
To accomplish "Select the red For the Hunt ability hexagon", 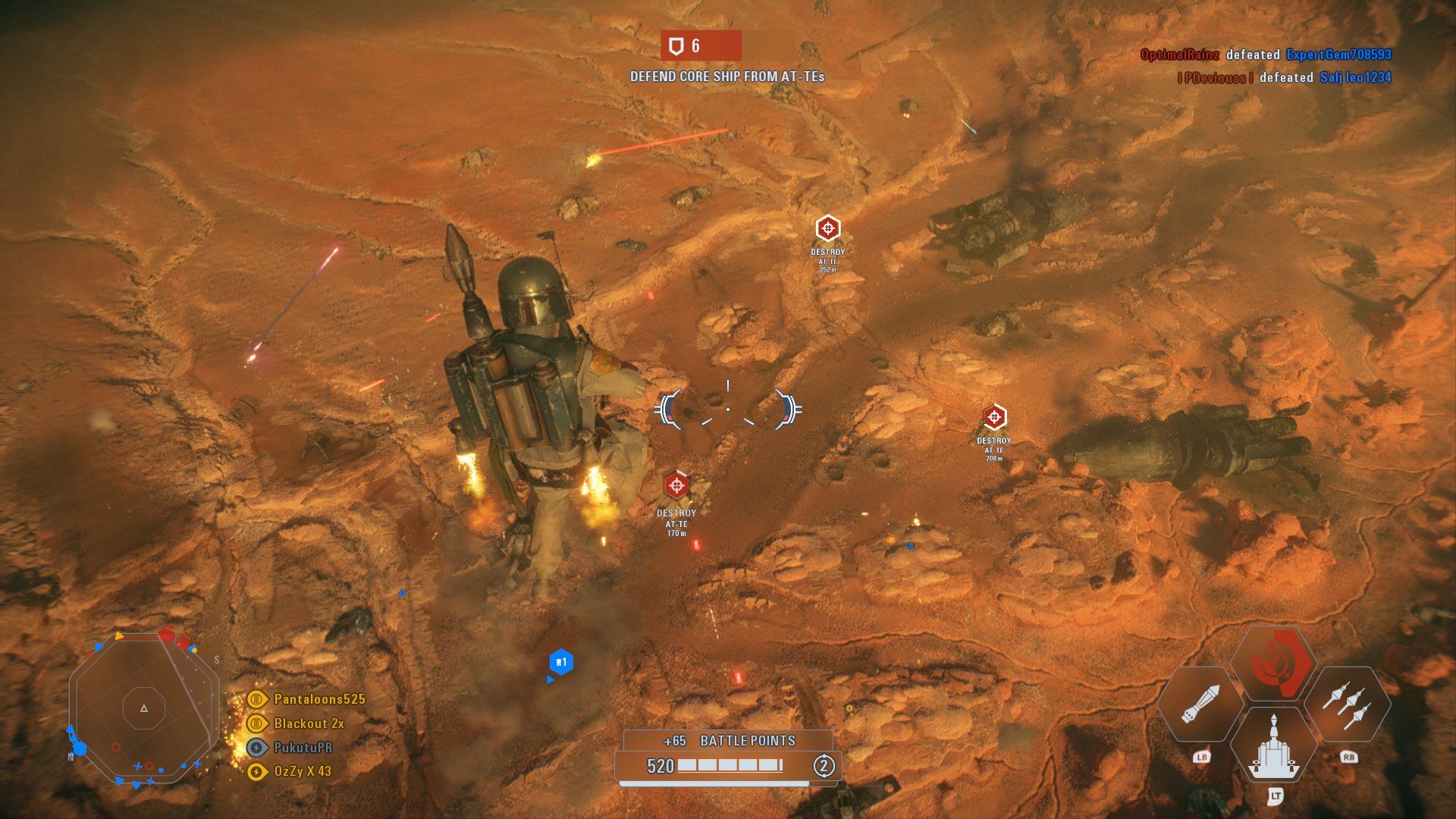I will click(x=1273, y=664).
